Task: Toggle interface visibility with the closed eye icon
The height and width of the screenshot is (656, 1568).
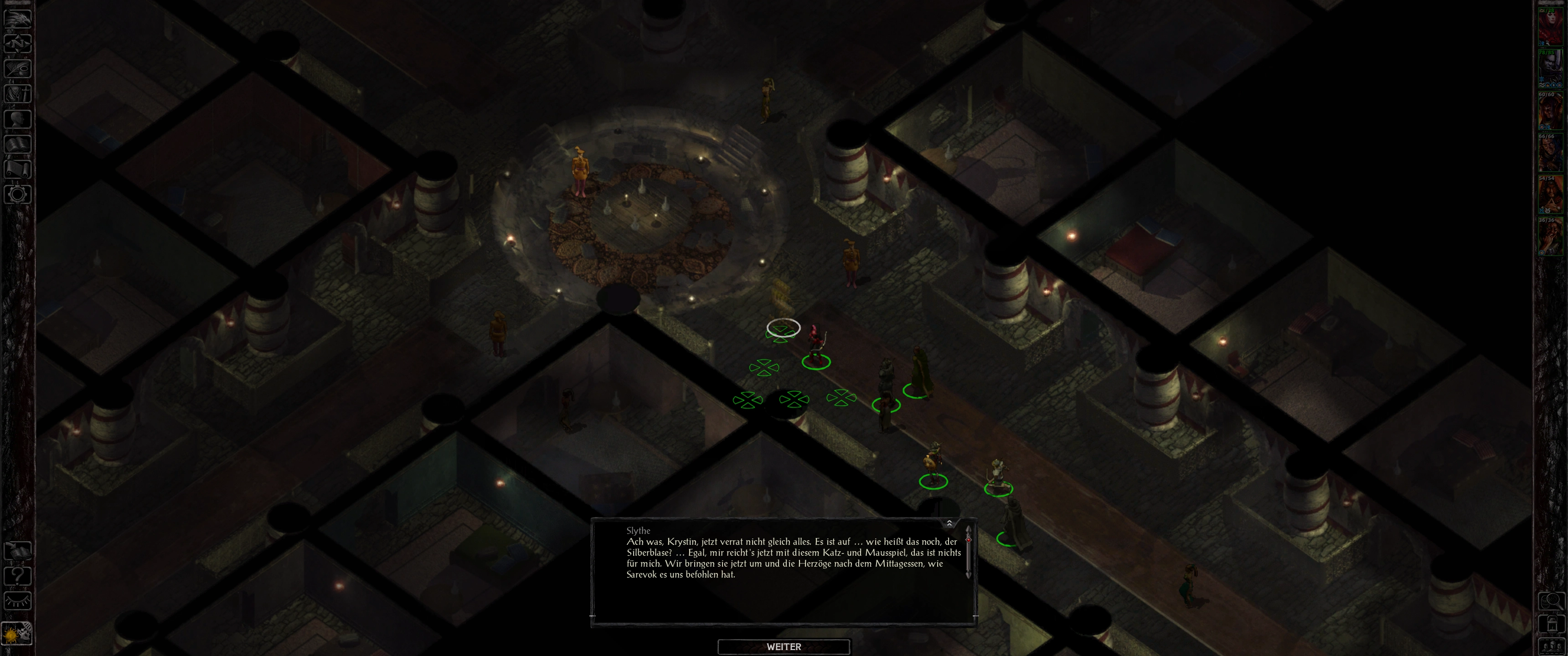Action: click(x=18, y=601)
